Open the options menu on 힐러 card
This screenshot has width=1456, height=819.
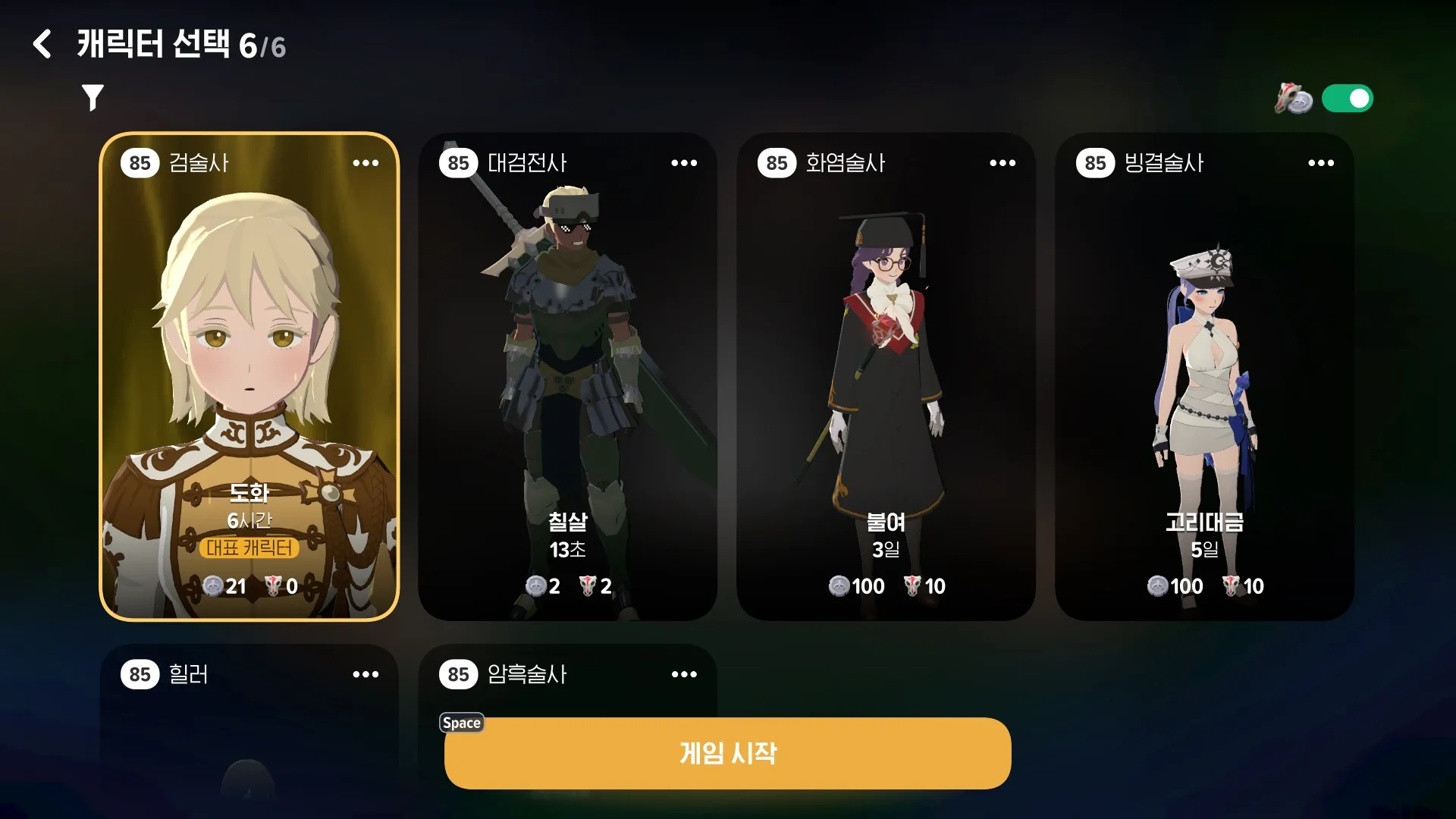tap(366, 674)
